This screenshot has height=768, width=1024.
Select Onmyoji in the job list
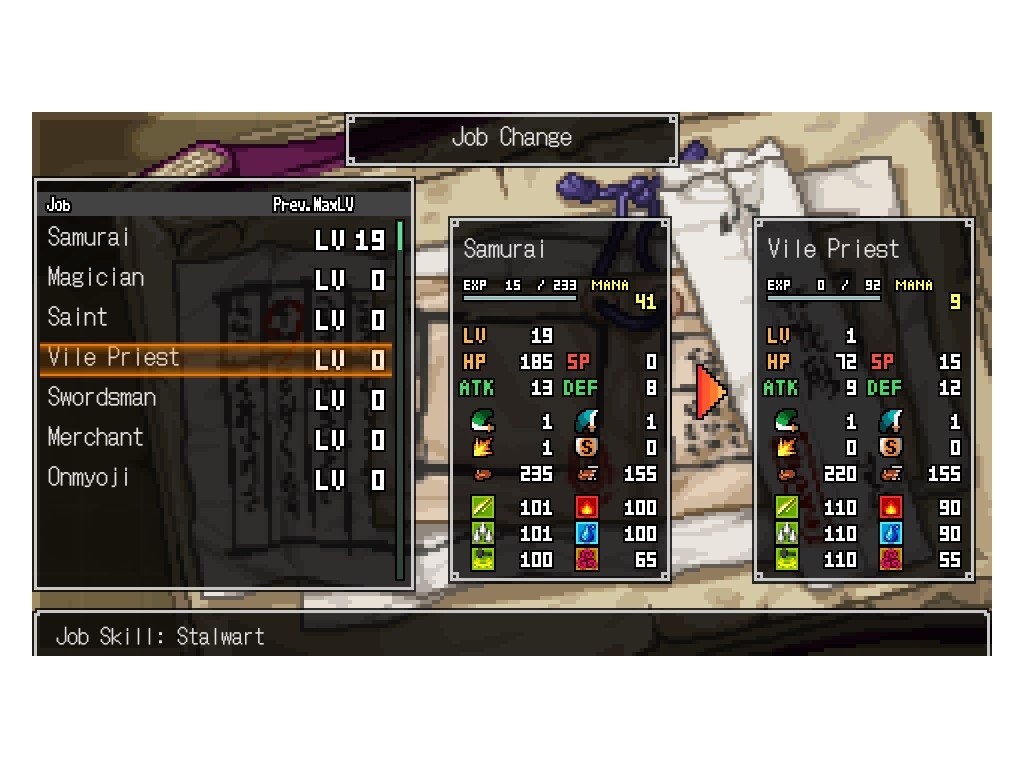tap(215, 479)
